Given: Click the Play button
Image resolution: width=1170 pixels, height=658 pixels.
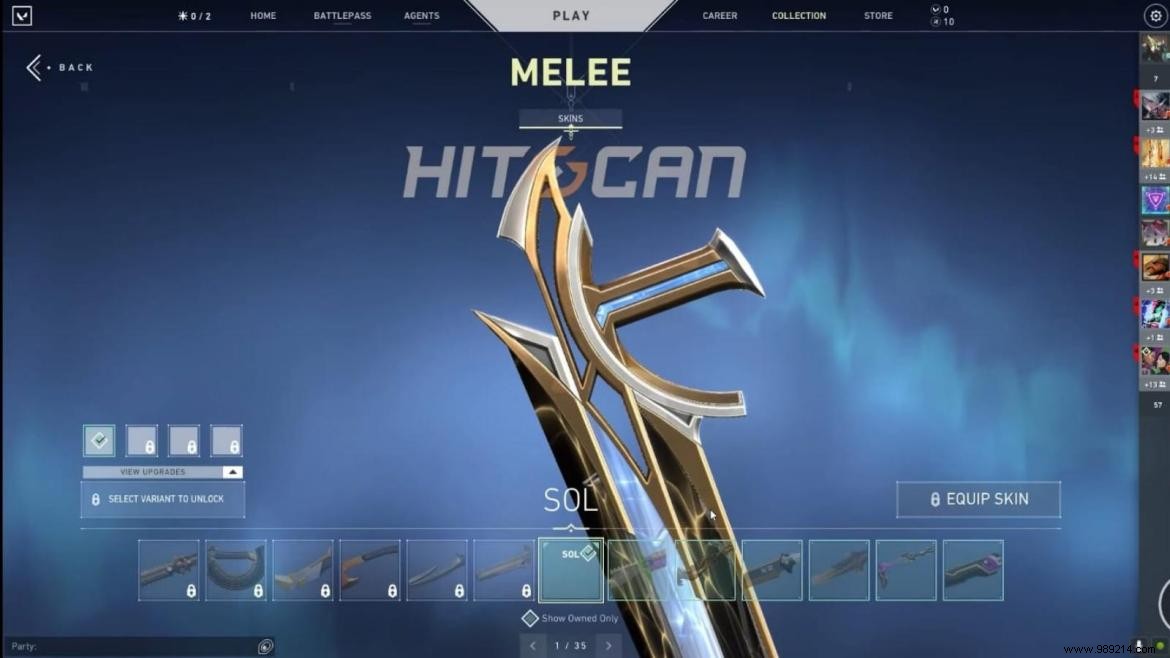Looking at the screenshot, I should (x=571, y=16).
